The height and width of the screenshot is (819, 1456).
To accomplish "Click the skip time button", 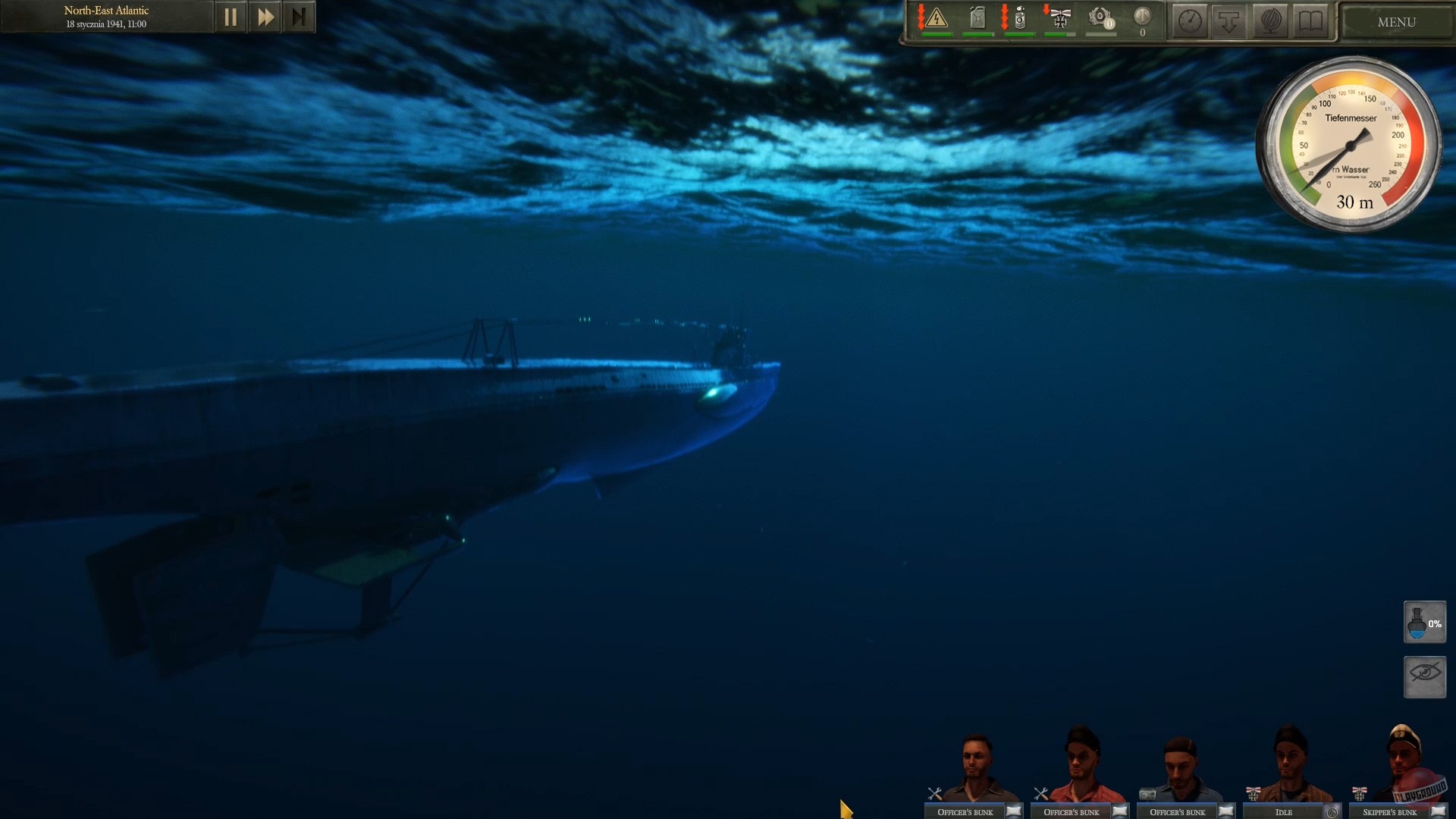I will (x=299, y=16).
